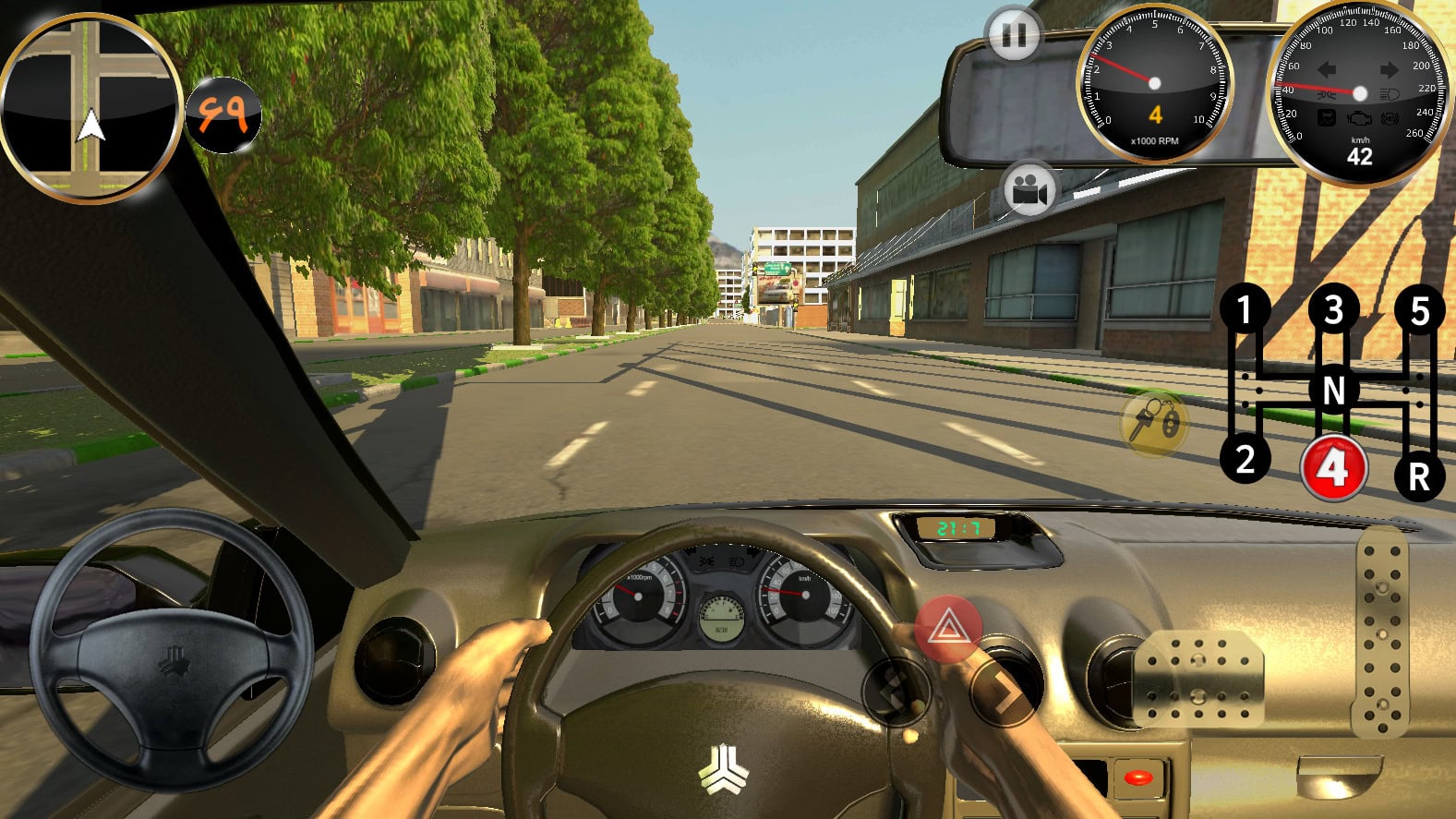
Task: Open the minimap with the navigation arrow
Action: 90,108
